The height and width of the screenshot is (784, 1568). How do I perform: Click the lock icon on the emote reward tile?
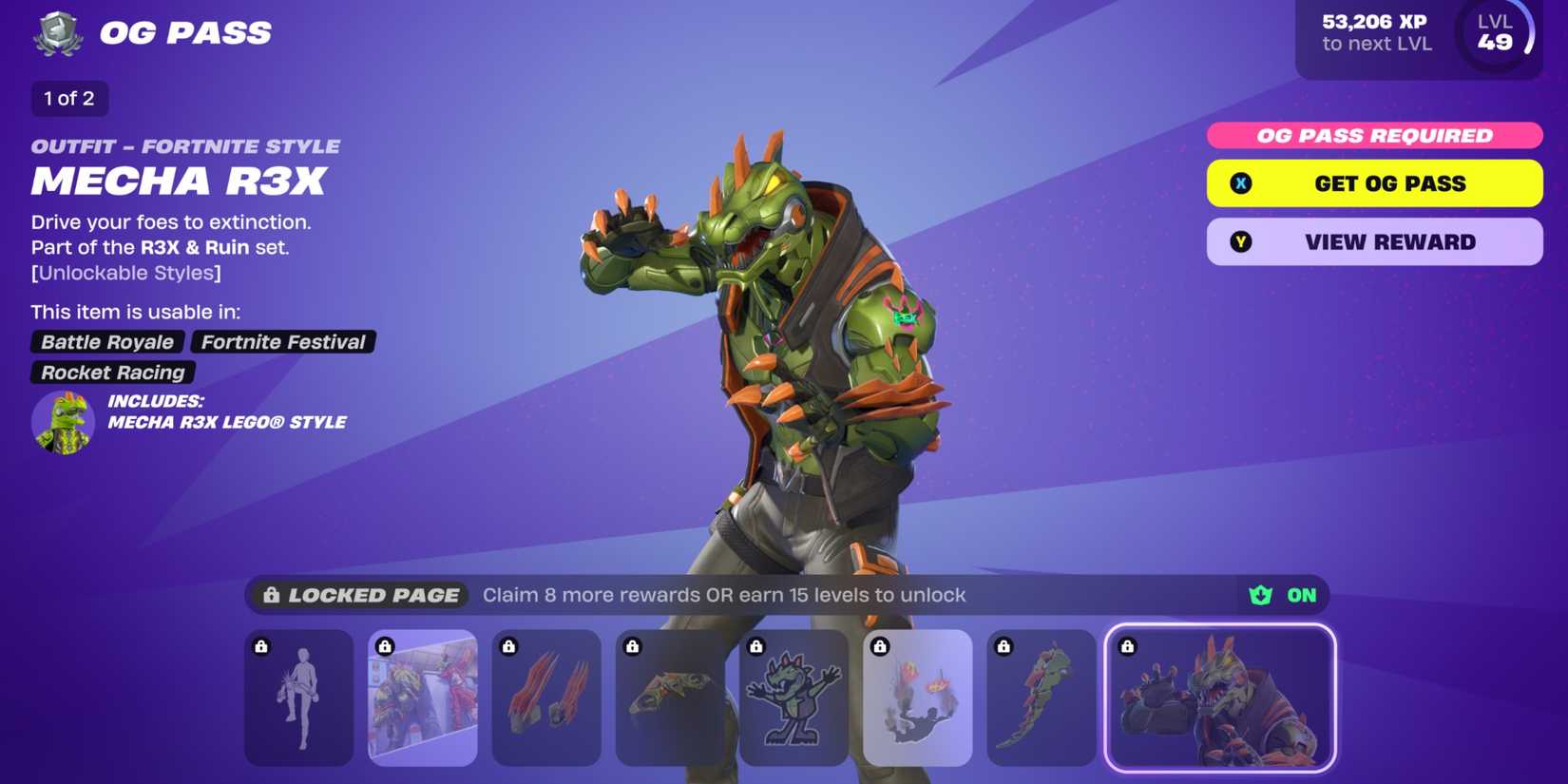coord(260,647)
